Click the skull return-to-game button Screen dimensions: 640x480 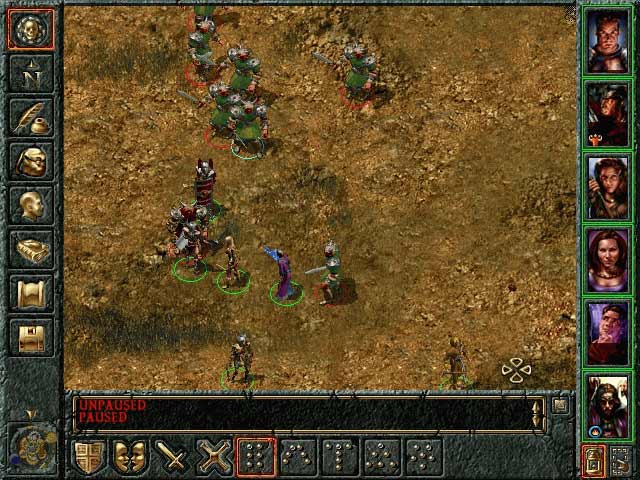click(30, 29)
